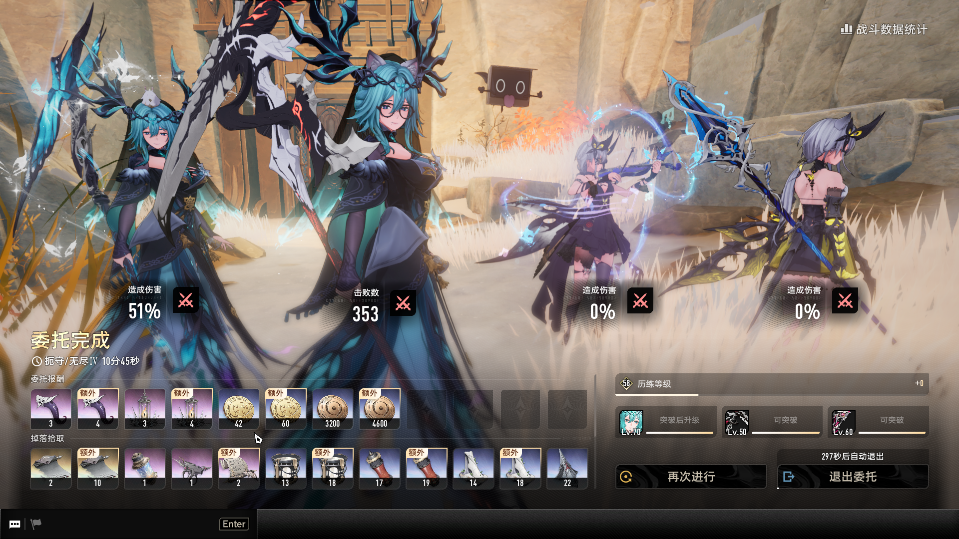Viewport: 959px width, 539px height.
Task: Pick the red canister drop showing 17
Action: 380,468
